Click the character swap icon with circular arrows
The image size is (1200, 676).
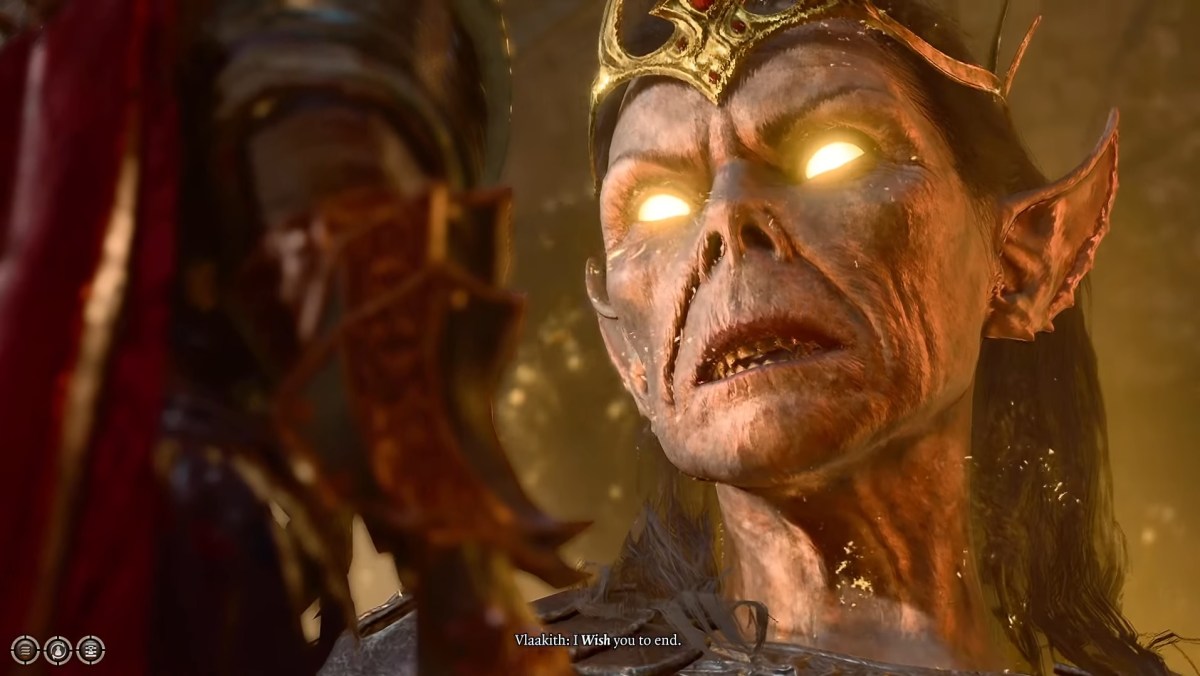click(x=58, y=650)
